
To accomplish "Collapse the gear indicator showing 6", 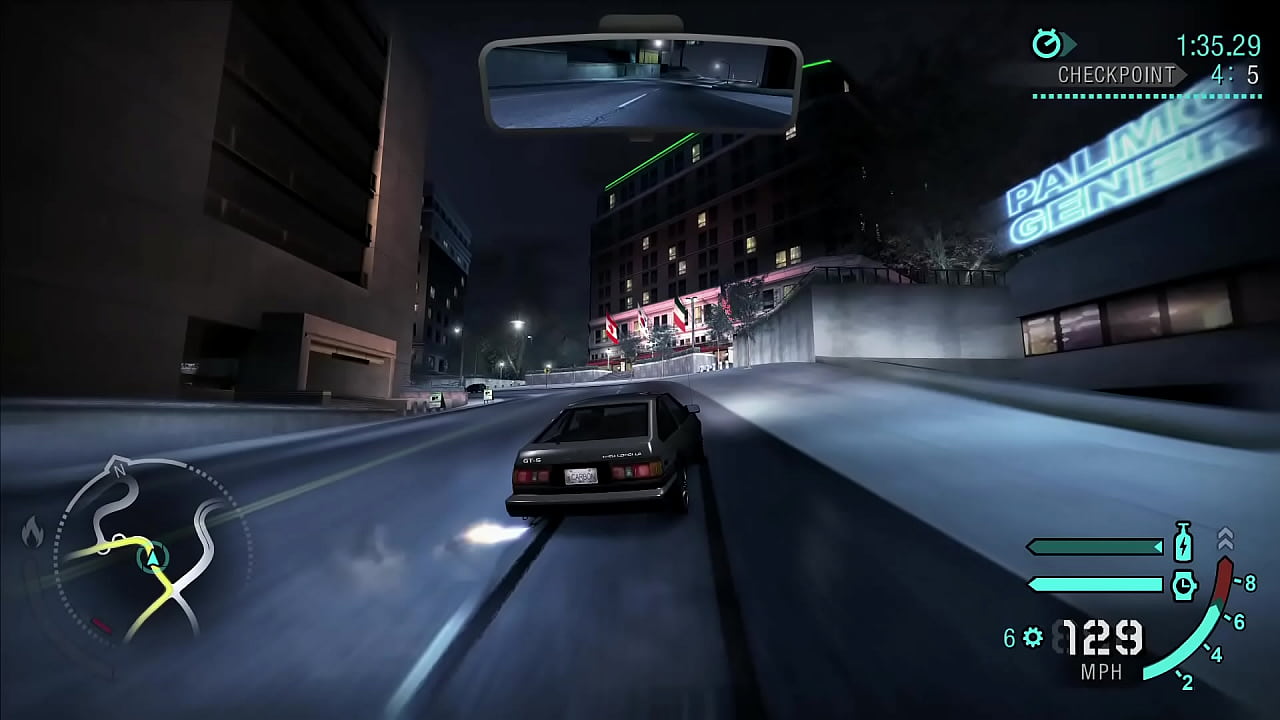I will [1009, 635].
